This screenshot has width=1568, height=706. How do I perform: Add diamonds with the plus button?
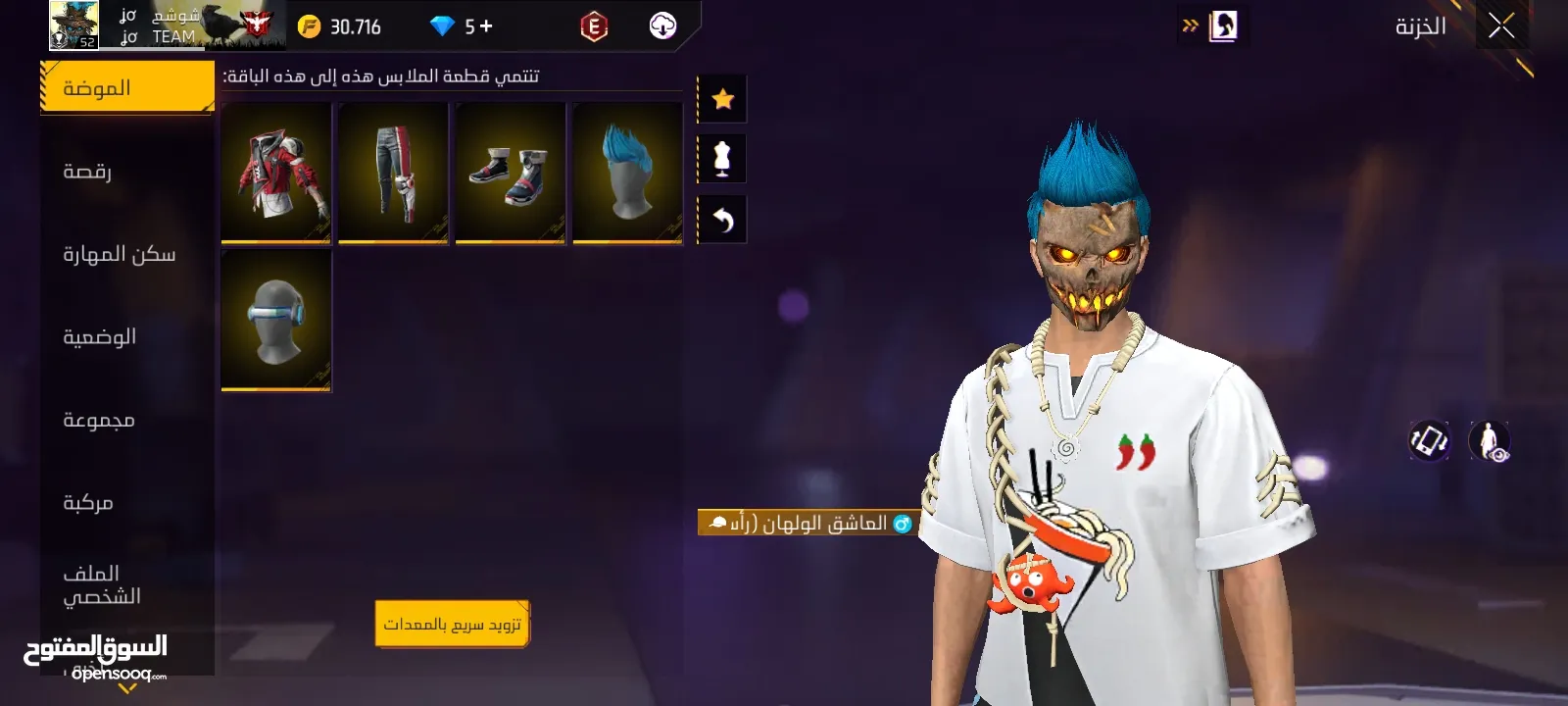[x=486, y=26]
